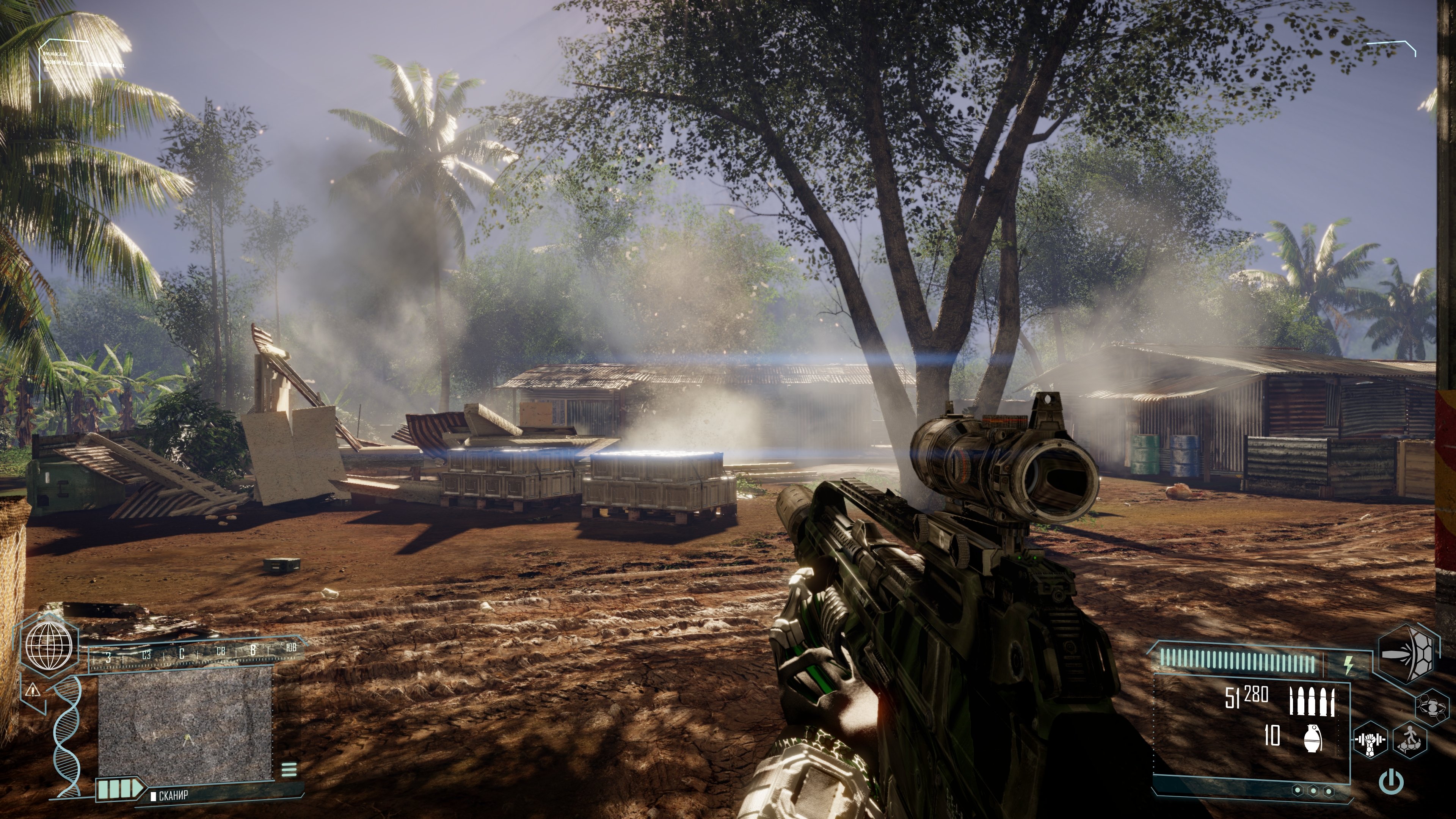This screenshot has height=819, width=1456.
Task: Activate the Cloak mode hexagon
Action: point(1432,706)
